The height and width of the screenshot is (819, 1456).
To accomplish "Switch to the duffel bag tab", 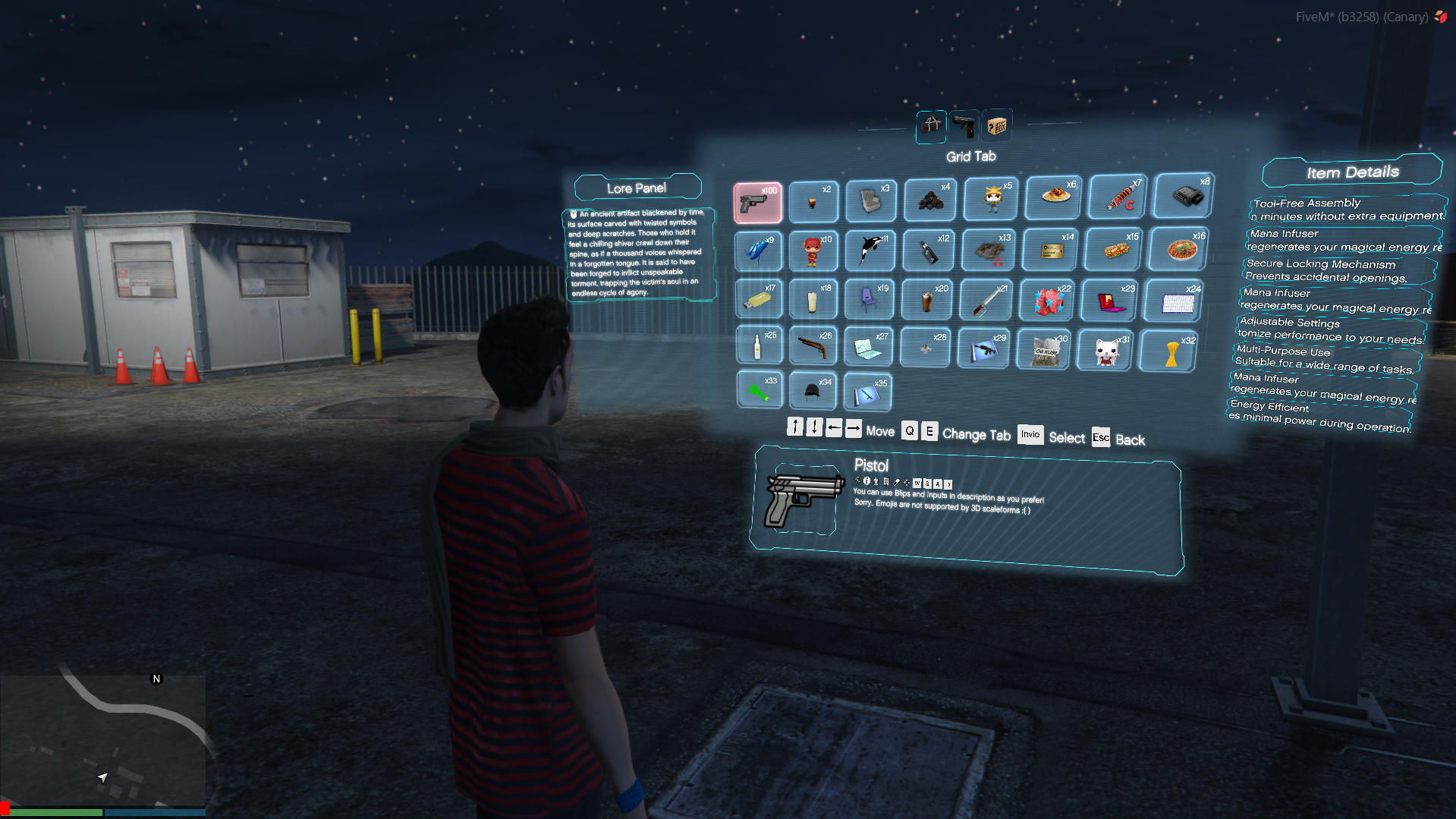I will [931, 125].
